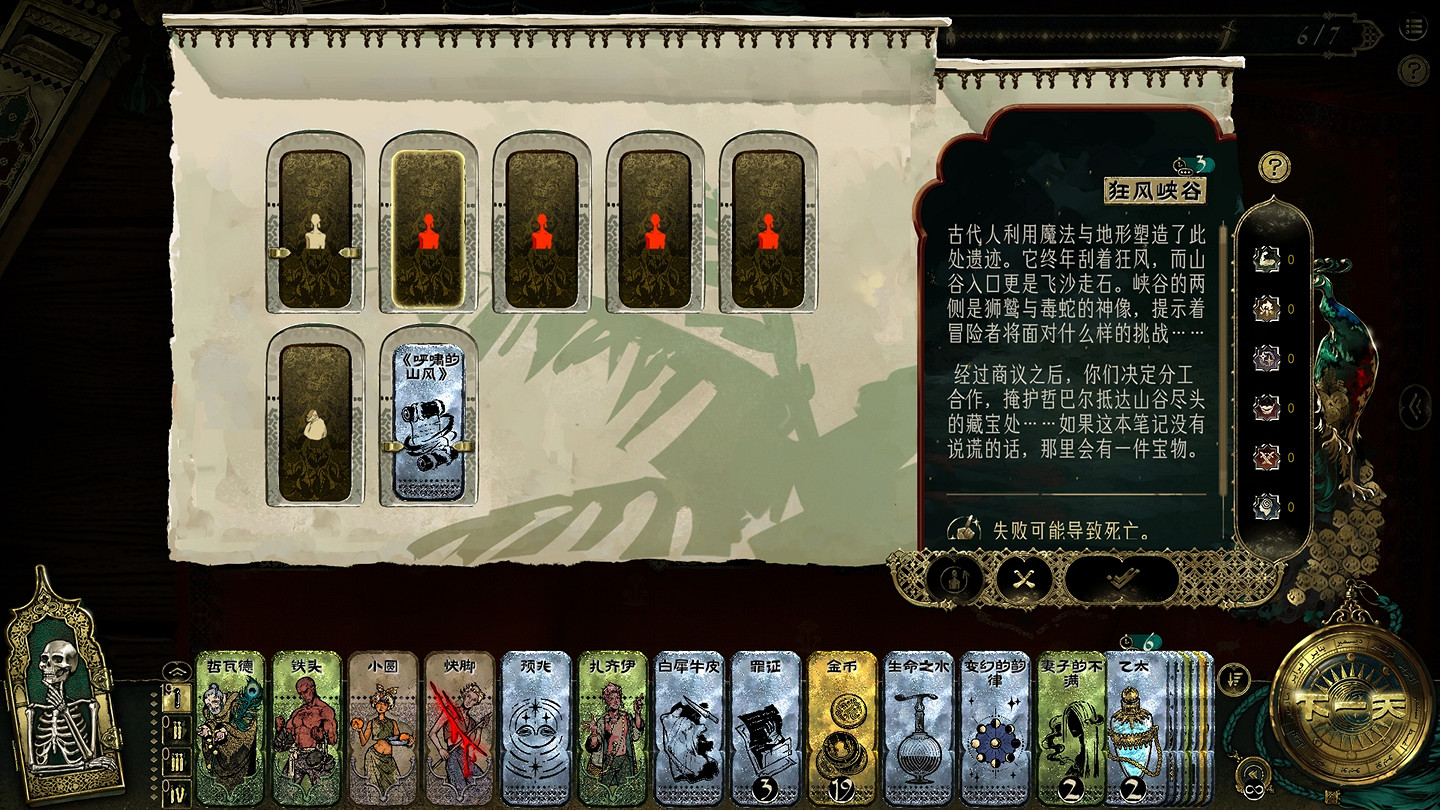Open the list menu icon at top right
1440x810 pixels.
1414,28
